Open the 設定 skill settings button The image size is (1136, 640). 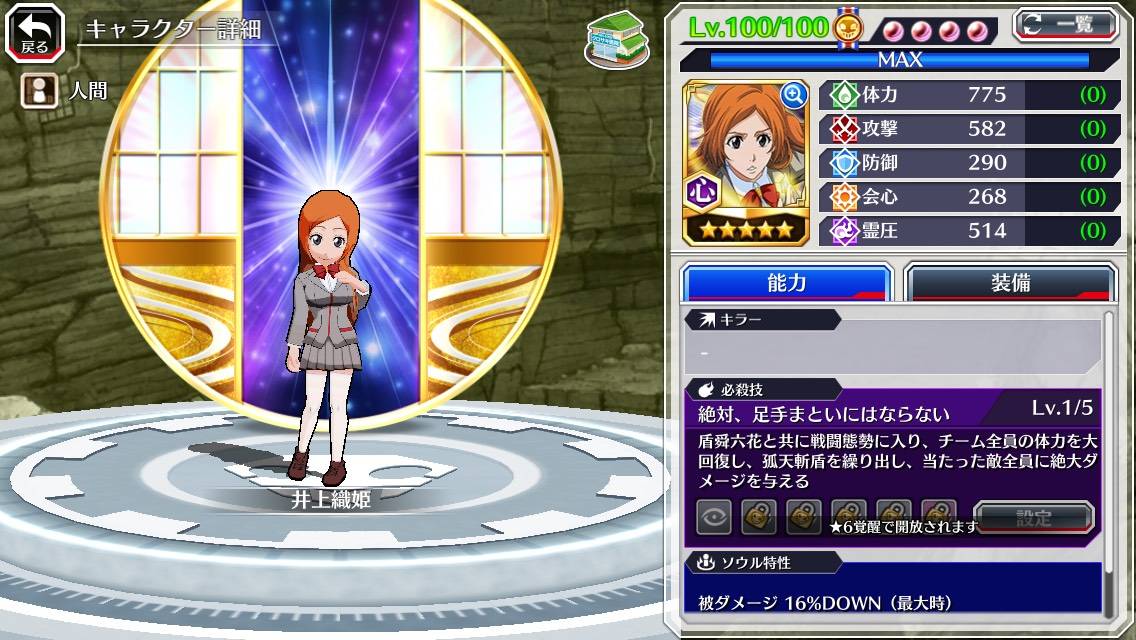1033,517
